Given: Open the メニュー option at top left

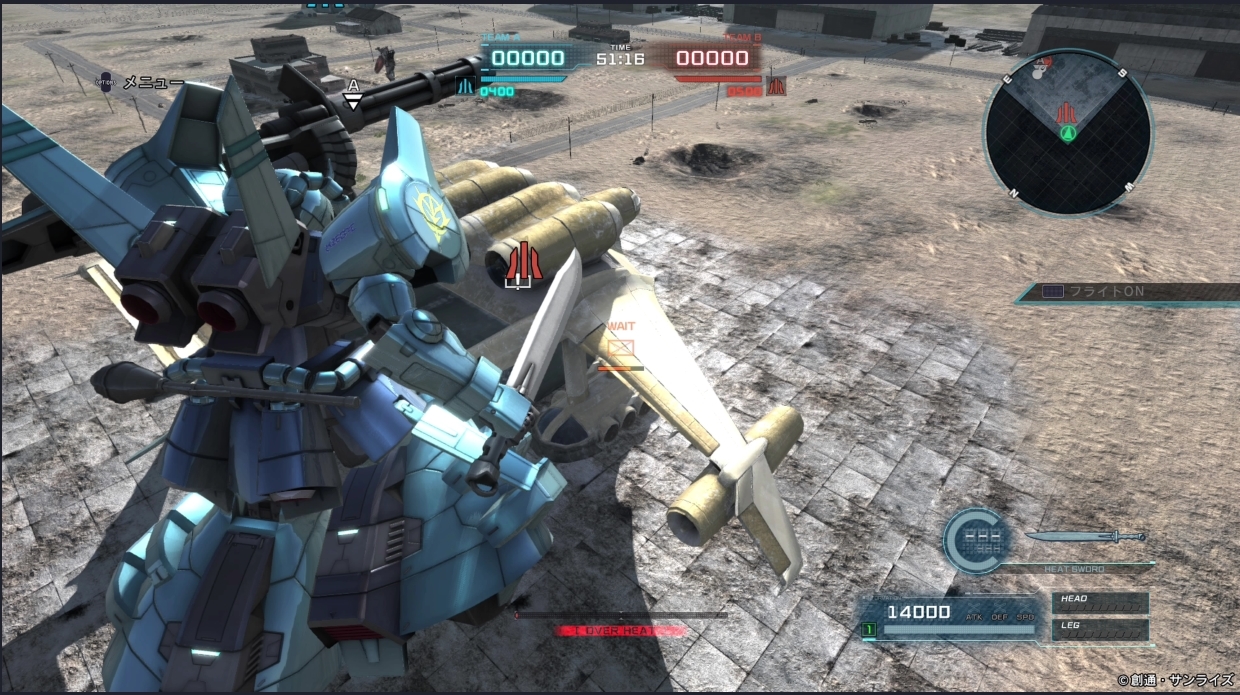Looking at the screenshot, I should [152, 83].
